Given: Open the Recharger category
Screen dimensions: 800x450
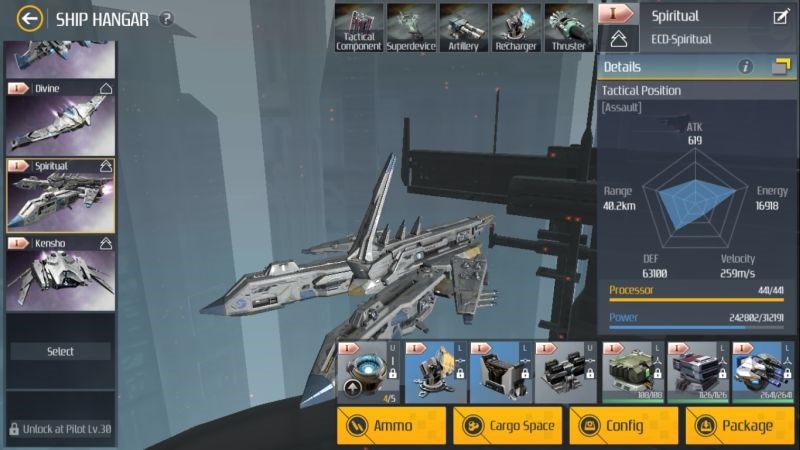Looking at the screenshot, I should (516, 27).
